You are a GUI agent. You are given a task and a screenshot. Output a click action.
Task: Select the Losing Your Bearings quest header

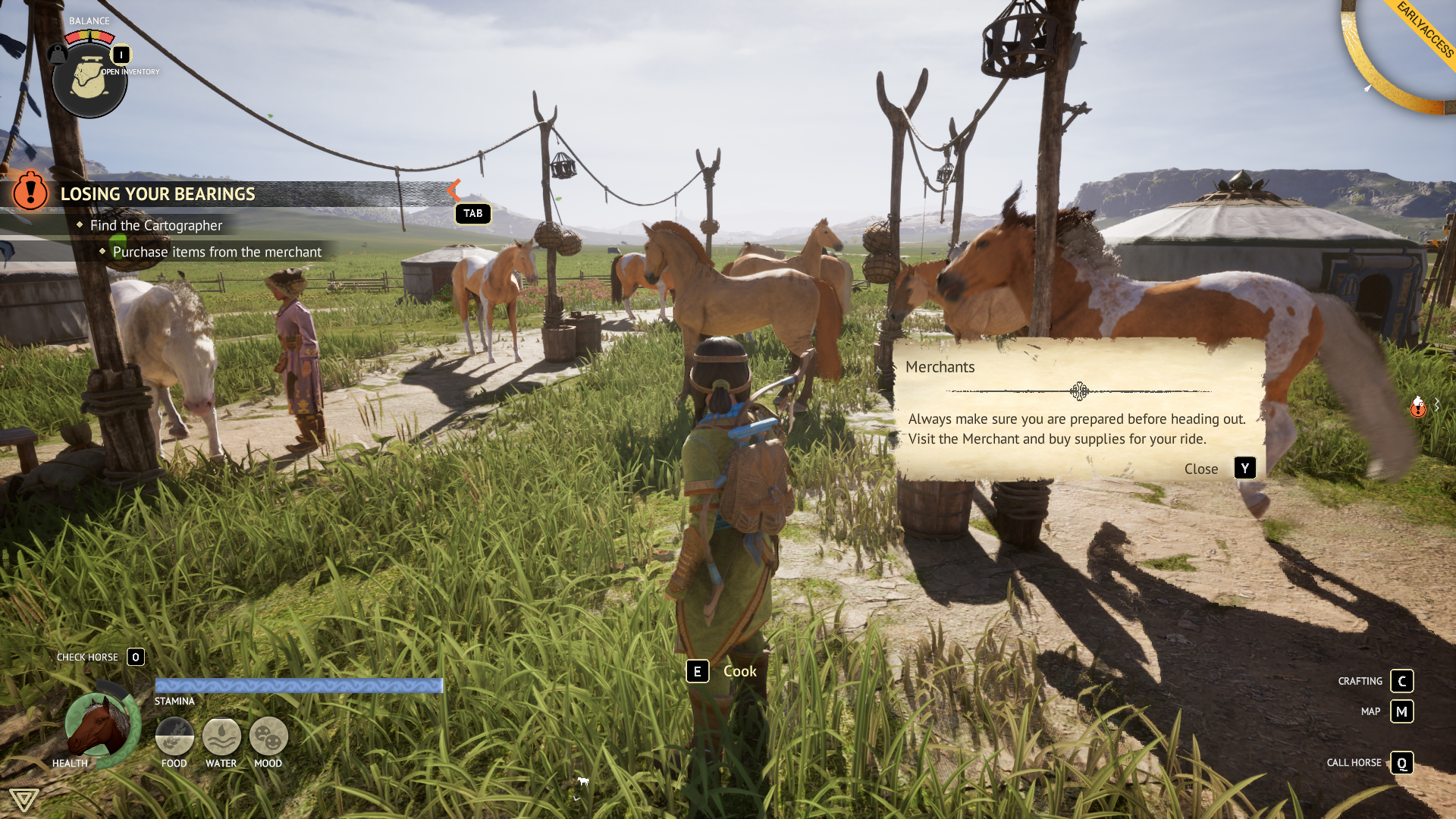158,194
